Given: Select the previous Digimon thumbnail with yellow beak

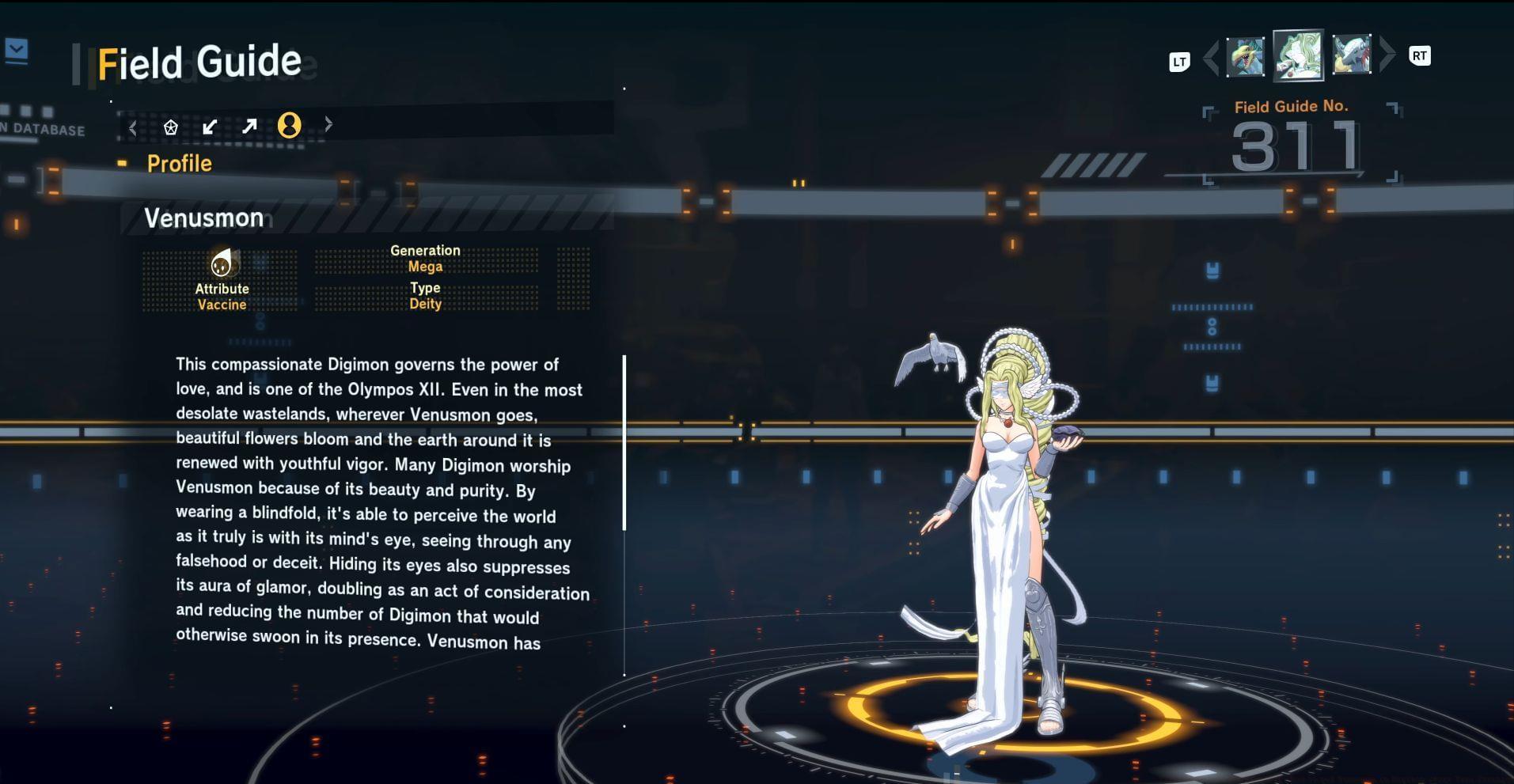Looking at the screenshot, I should pyautogui.click(x=1245, y=57).
